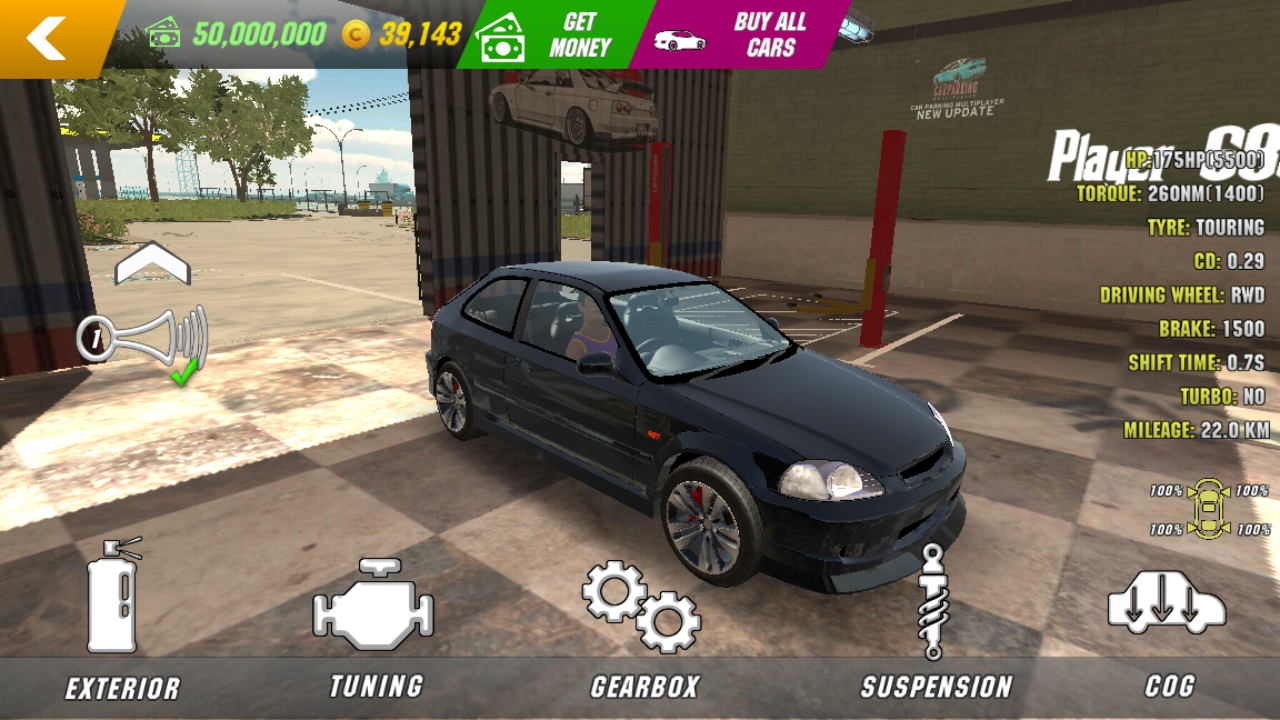Open the Exterior customization menu
The image size is (1280, 720).
tap(118, 620)
